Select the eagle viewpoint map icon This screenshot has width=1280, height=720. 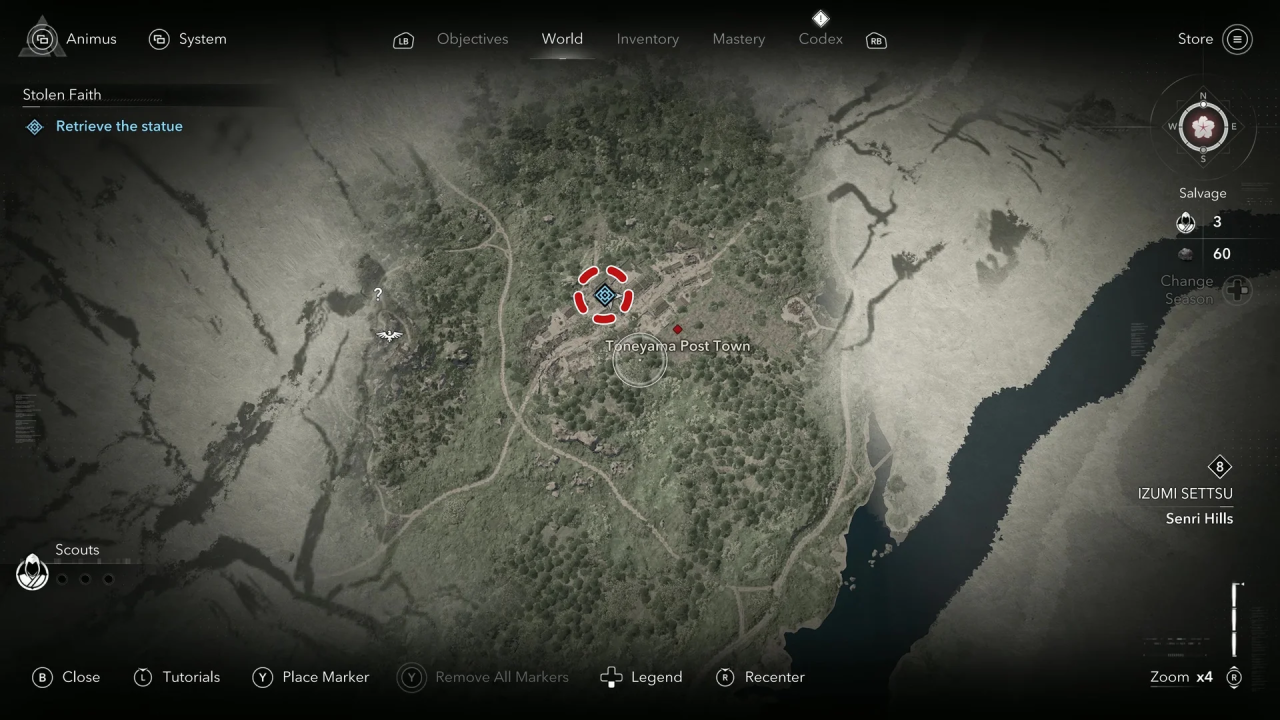[x=389, y=335]
